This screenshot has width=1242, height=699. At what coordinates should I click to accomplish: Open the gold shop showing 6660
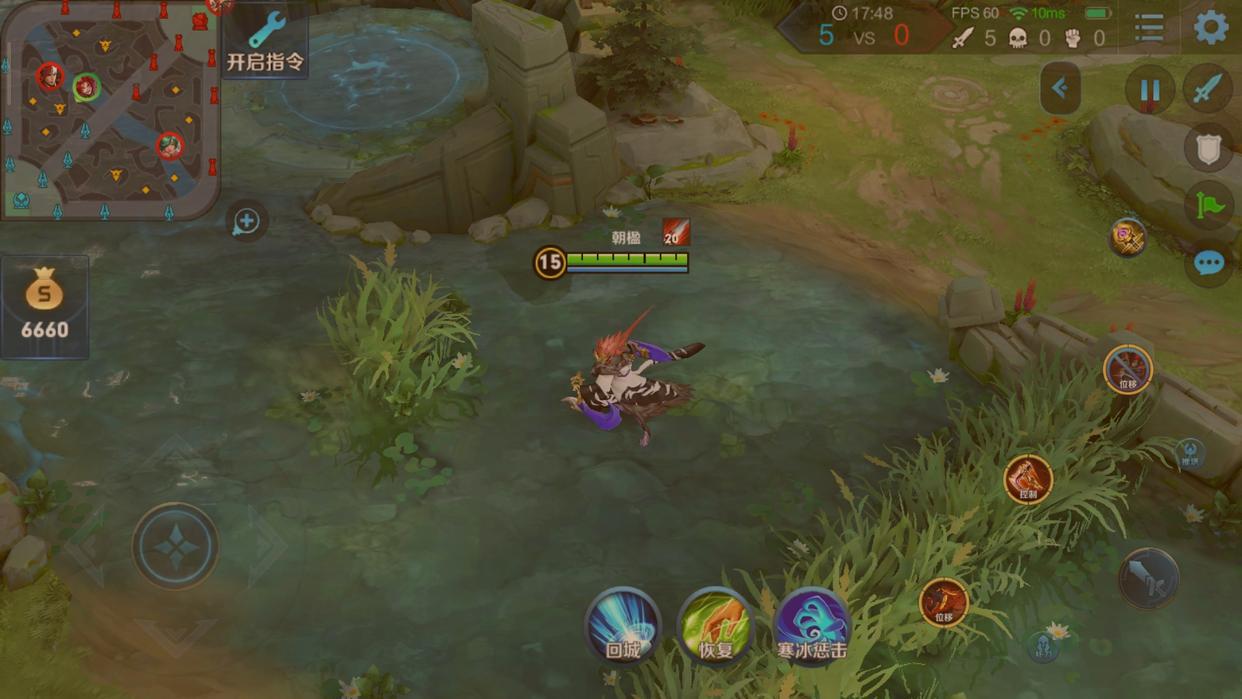pyautogui.click(x=45, y=307)
